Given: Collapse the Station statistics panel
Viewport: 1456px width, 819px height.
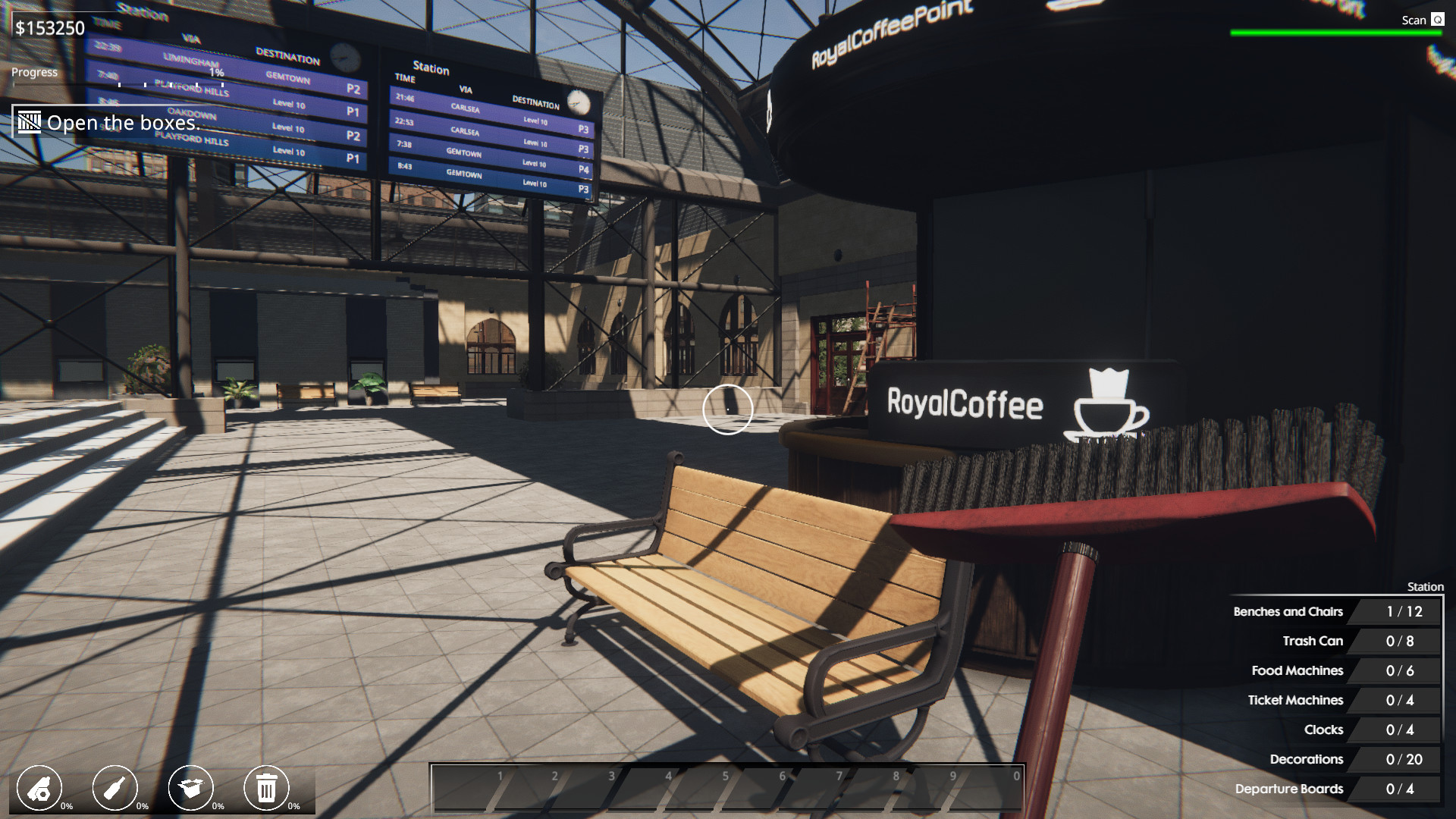Looking at the screenshot, I should pos(1425,586).
